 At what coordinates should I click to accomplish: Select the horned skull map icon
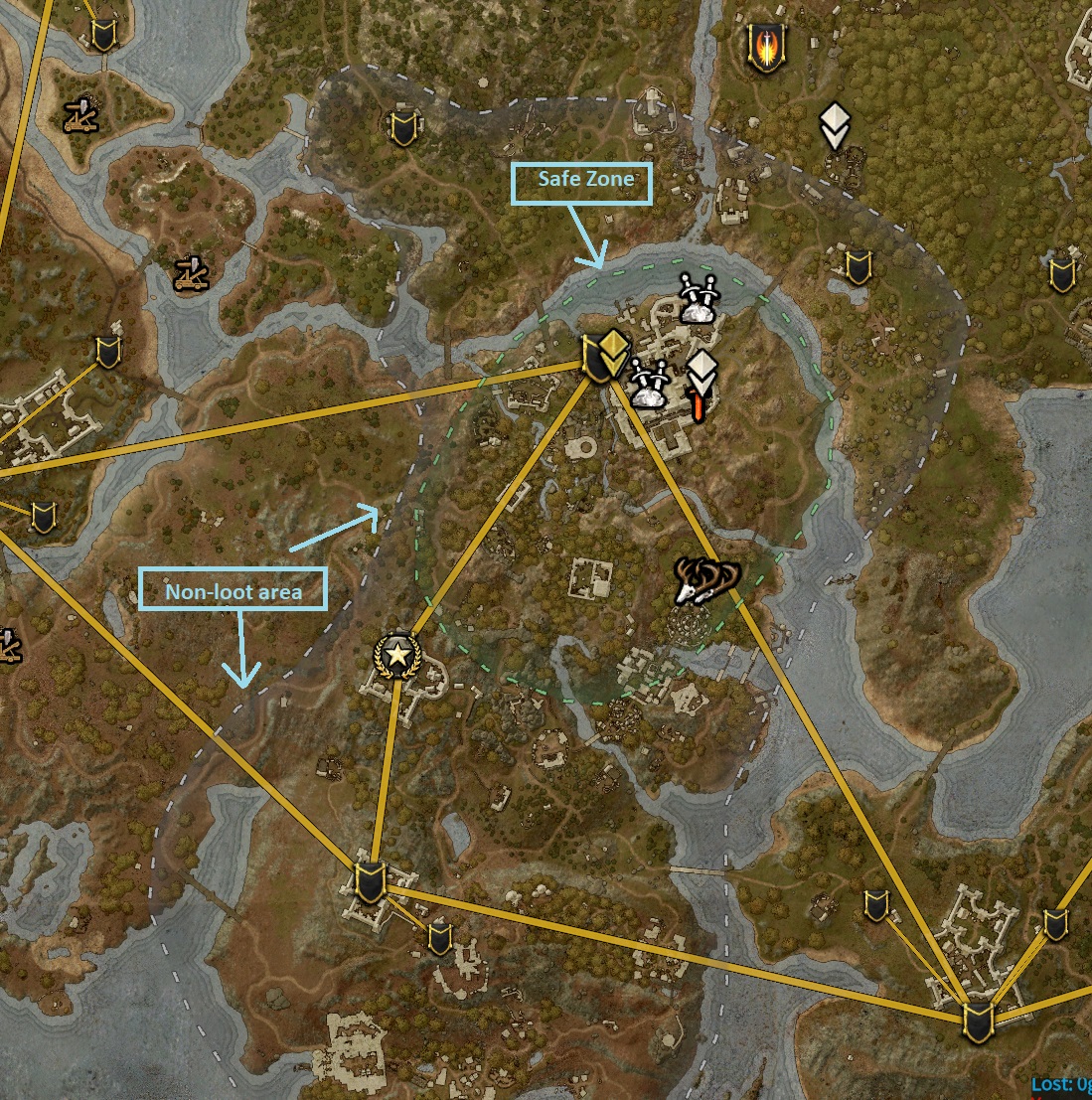704,580
